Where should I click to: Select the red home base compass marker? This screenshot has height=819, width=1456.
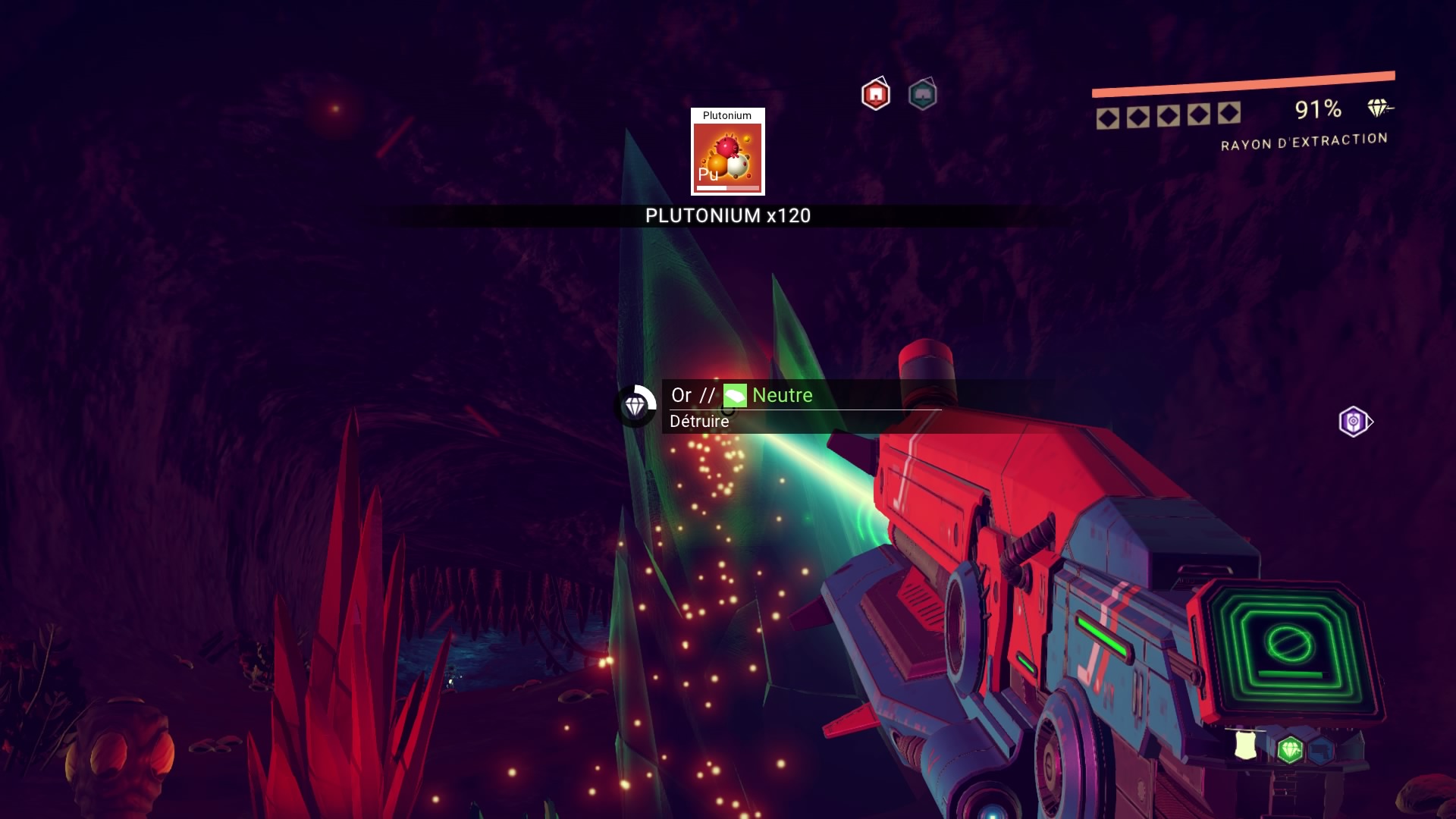click(876, 95)
